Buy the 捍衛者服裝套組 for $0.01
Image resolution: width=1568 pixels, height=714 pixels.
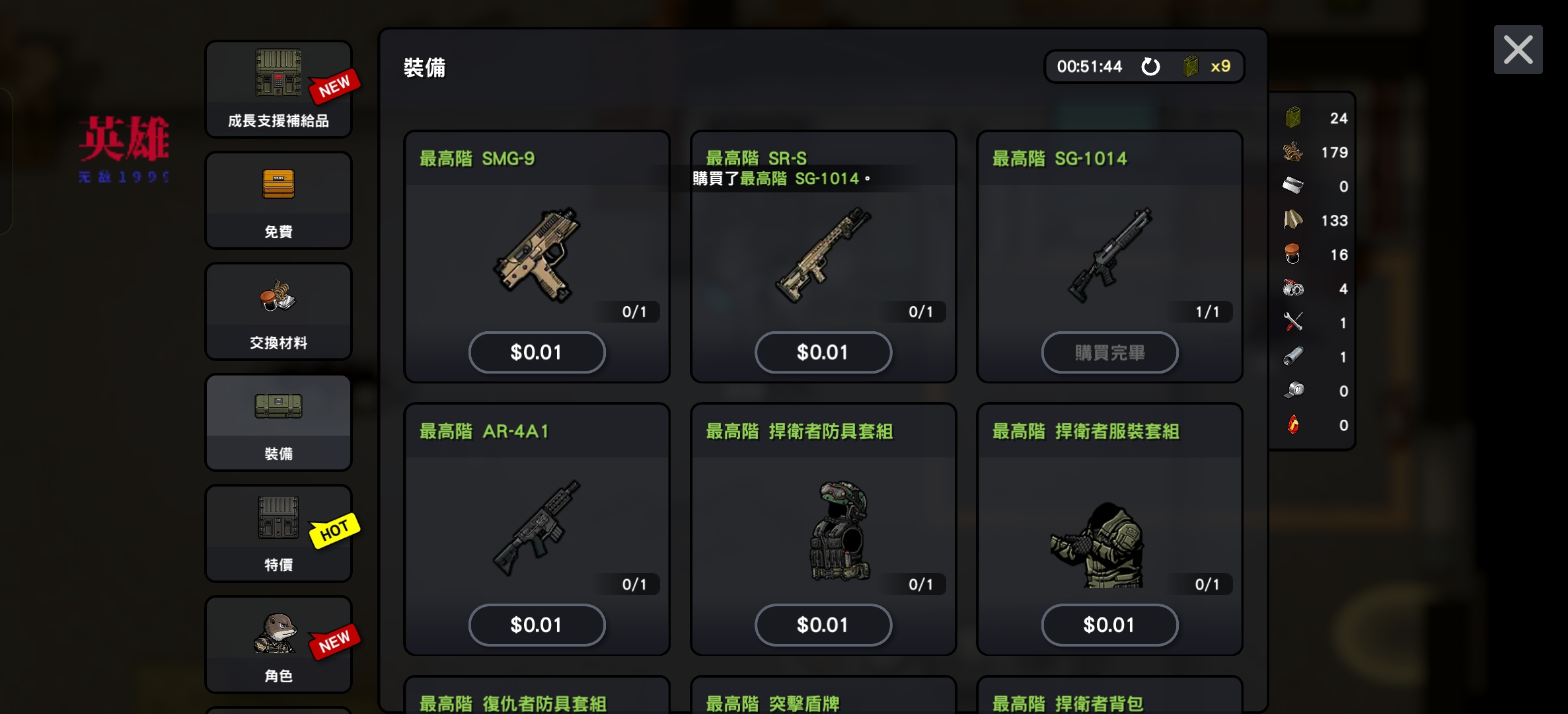(1109, 625)
